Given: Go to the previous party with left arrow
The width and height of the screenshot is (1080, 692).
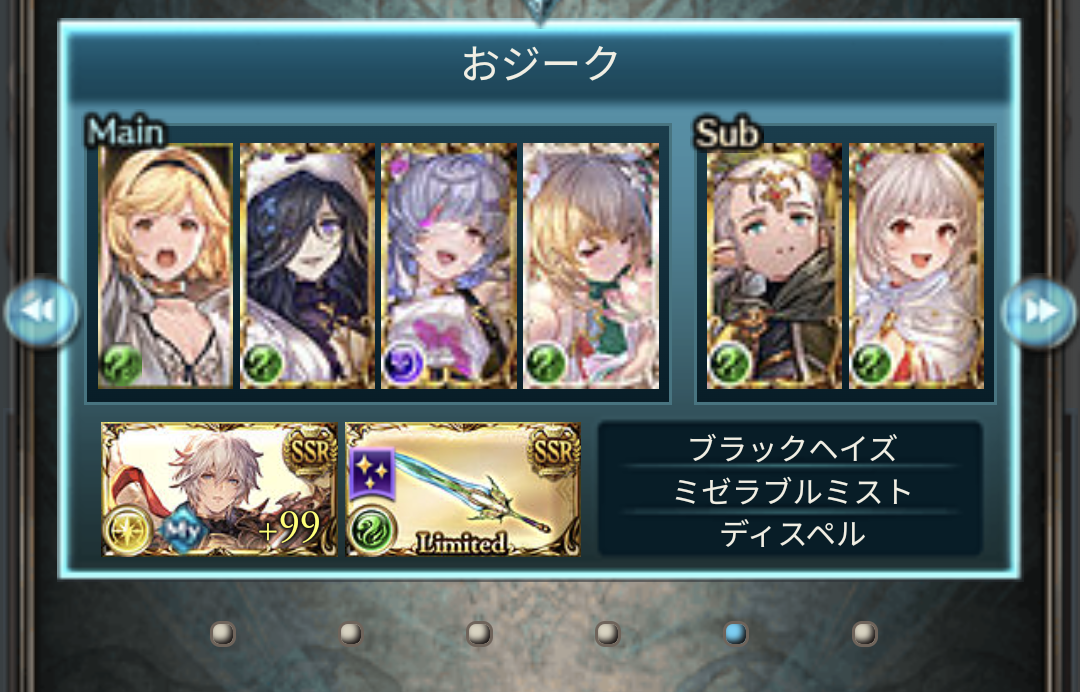Looking at the screenshot, I should pos(41,312).
